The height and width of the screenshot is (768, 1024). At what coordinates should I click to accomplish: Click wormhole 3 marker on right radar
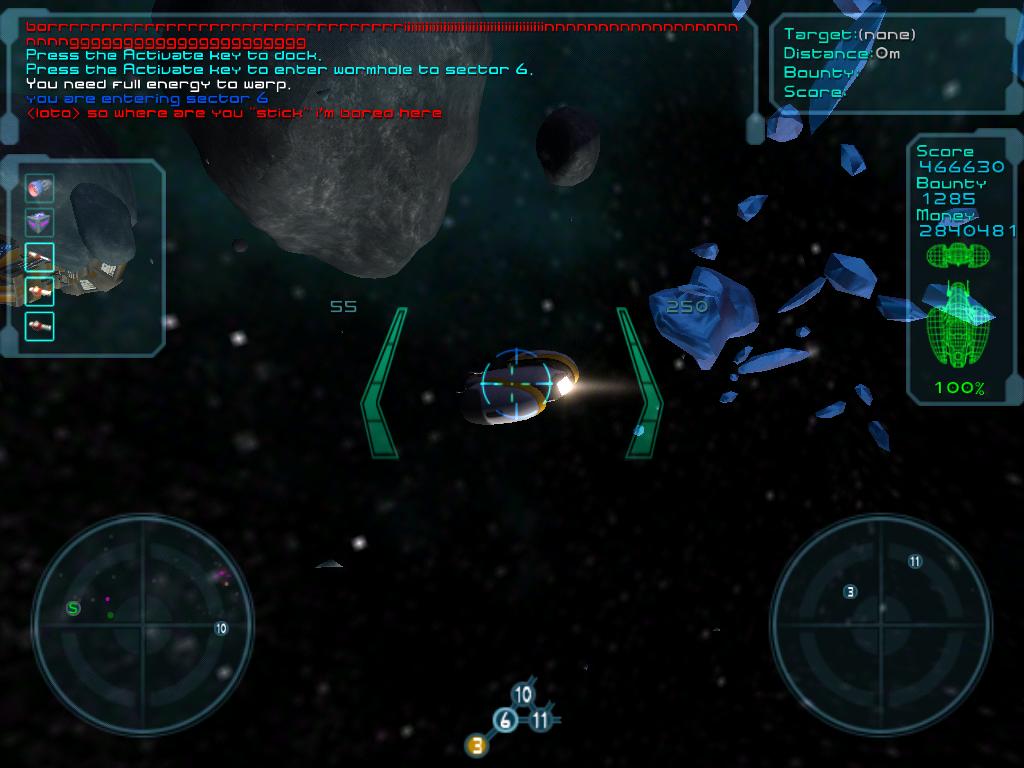point(850,592)
